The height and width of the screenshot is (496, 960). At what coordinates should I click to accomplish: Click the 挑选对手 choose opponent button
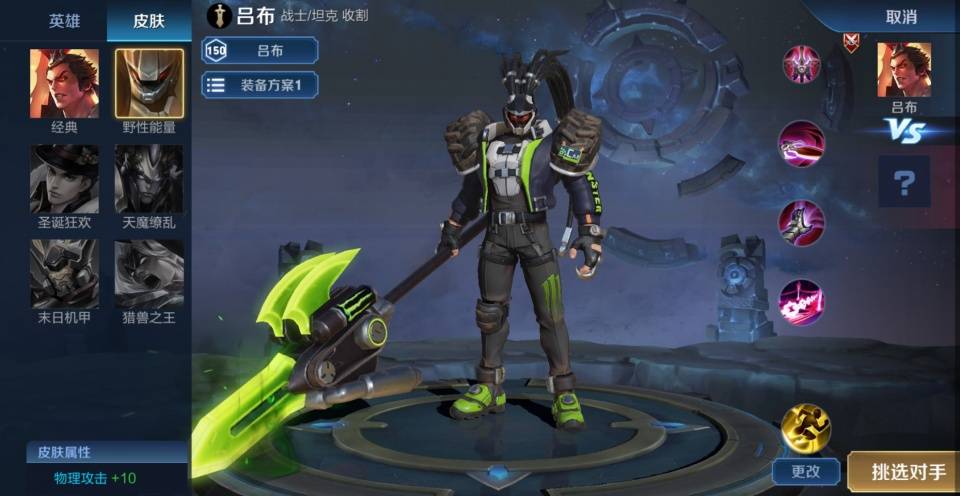pos(906,471)
